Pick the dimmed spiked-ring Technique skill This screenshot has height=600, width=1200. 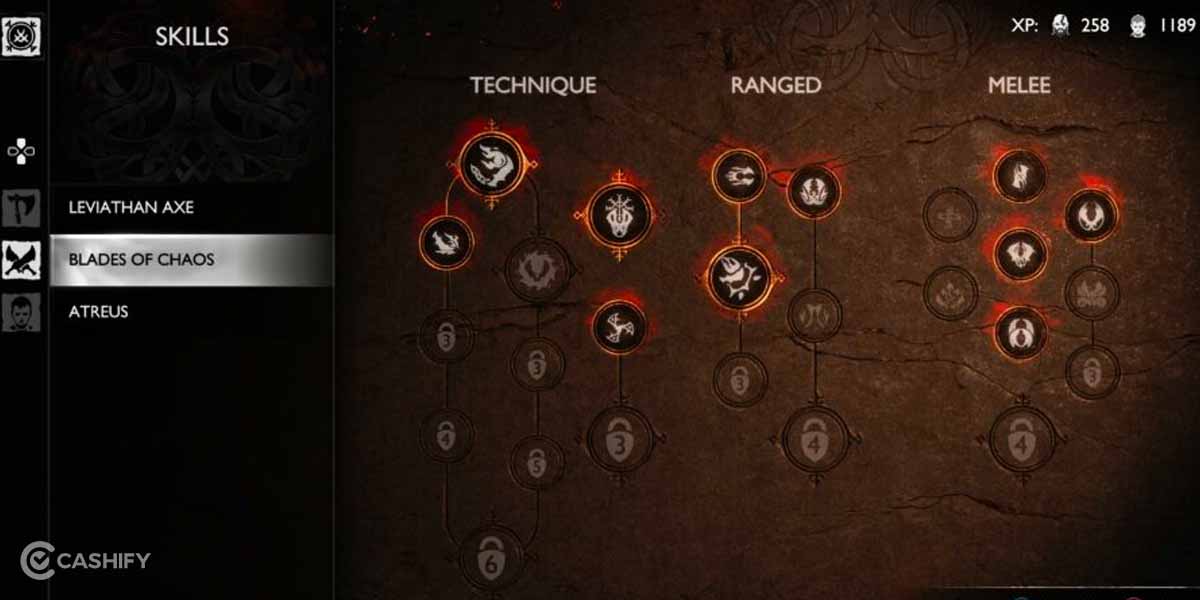click(538, 269)
